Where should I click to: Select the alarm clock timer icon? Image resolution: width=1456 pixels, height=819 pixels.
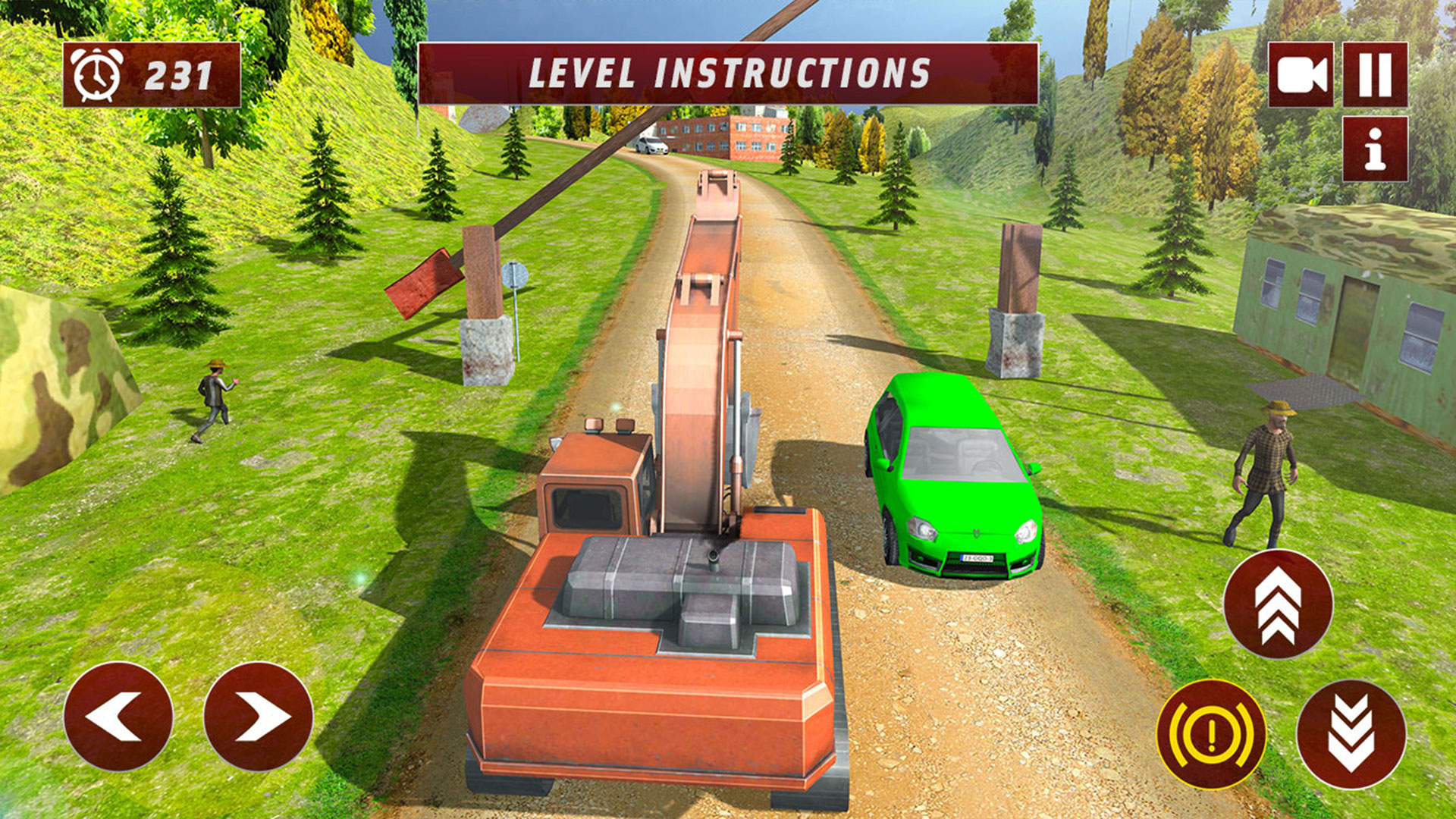pos(98,73)
